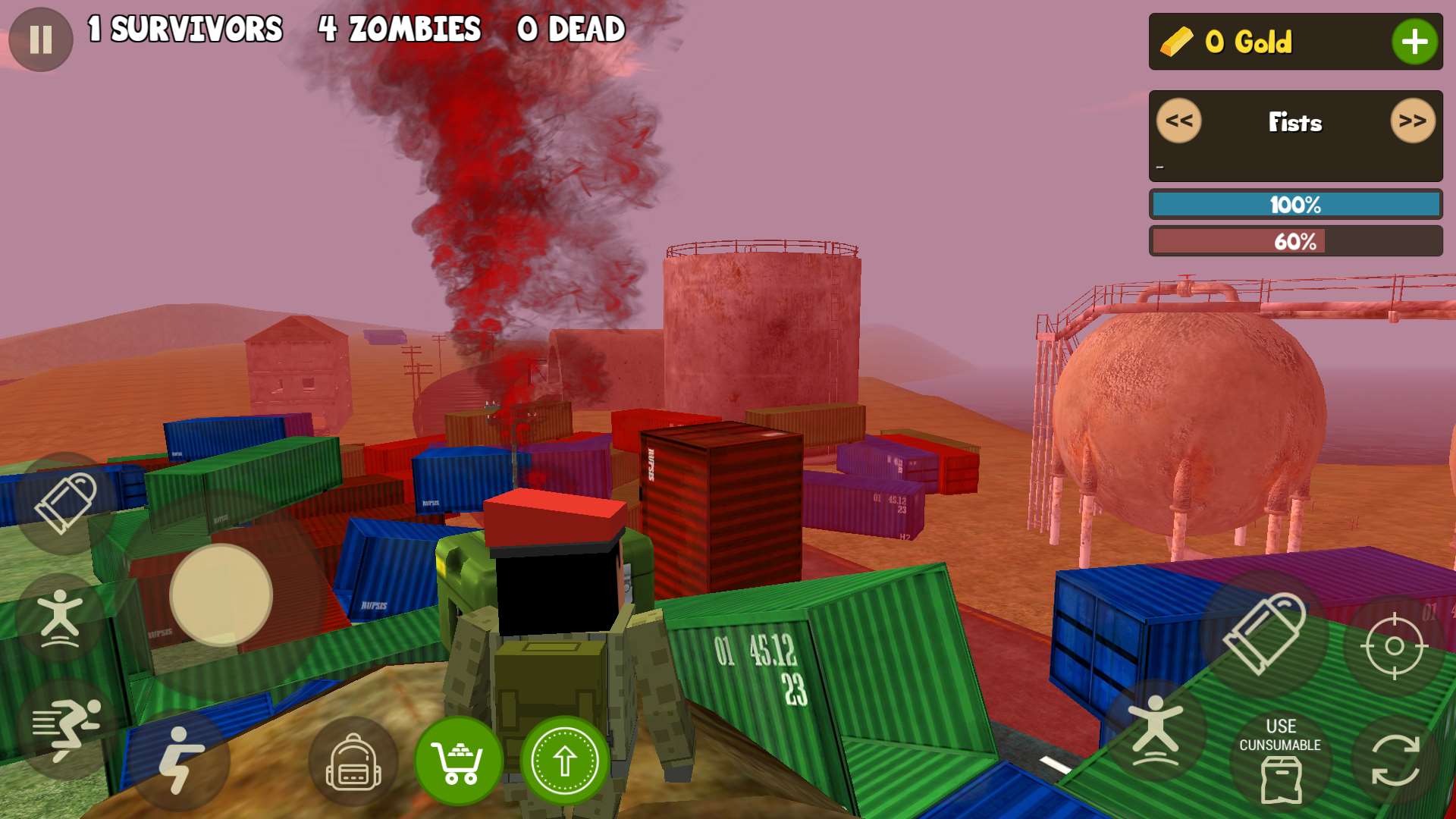Toggle the crouch stance icon
Viewport: 1456px width, 819px height.
(180, 760)
